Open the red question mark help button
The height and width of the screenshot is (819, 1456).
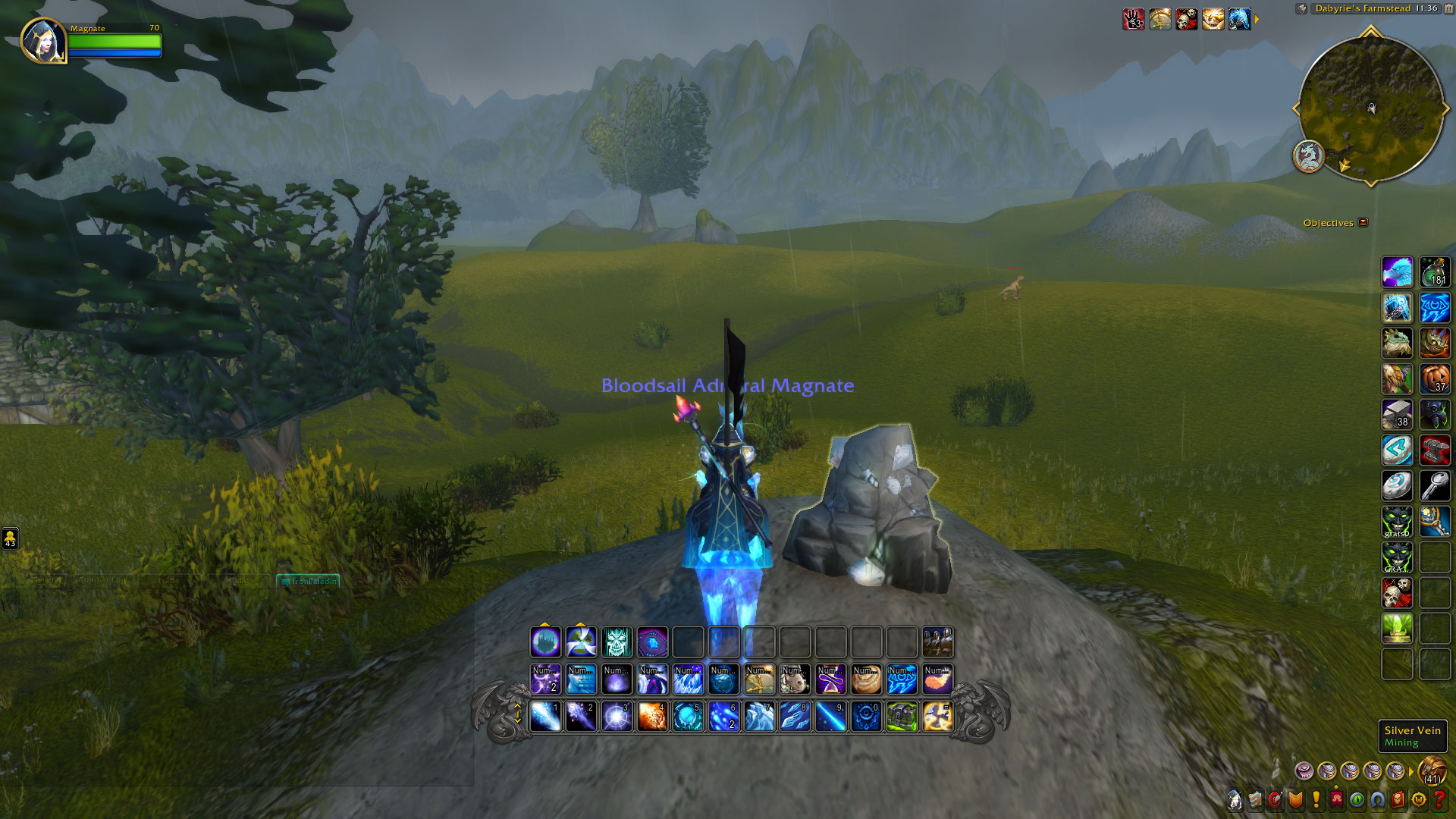(x=1439, y=799)
